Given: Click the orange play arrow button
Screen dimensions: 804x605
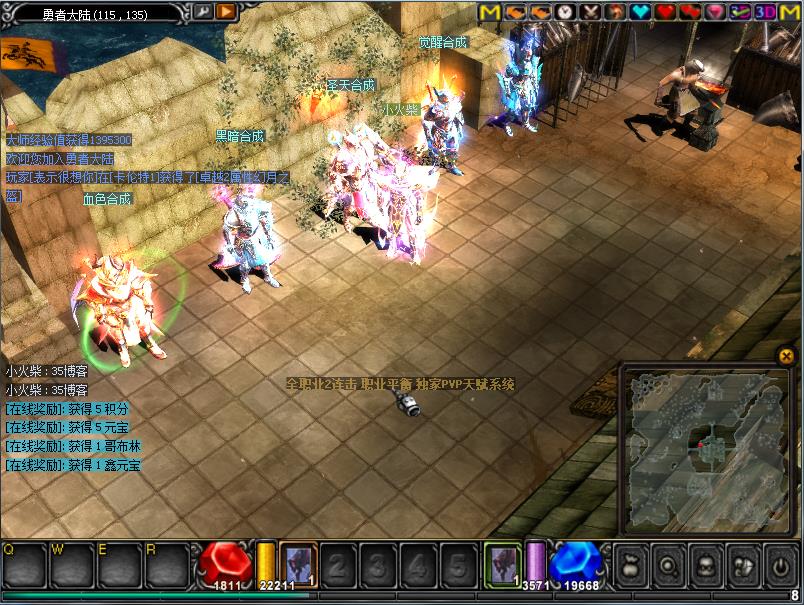Looking at the screenshot, I should [226, 12].
